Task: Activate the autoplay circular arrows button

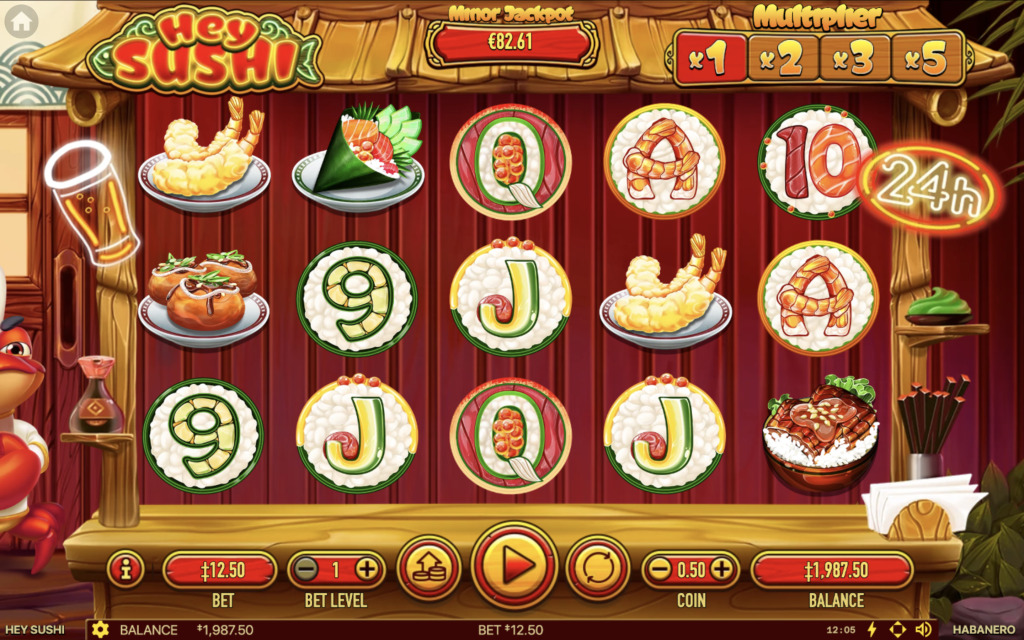Action: (598, 568)
